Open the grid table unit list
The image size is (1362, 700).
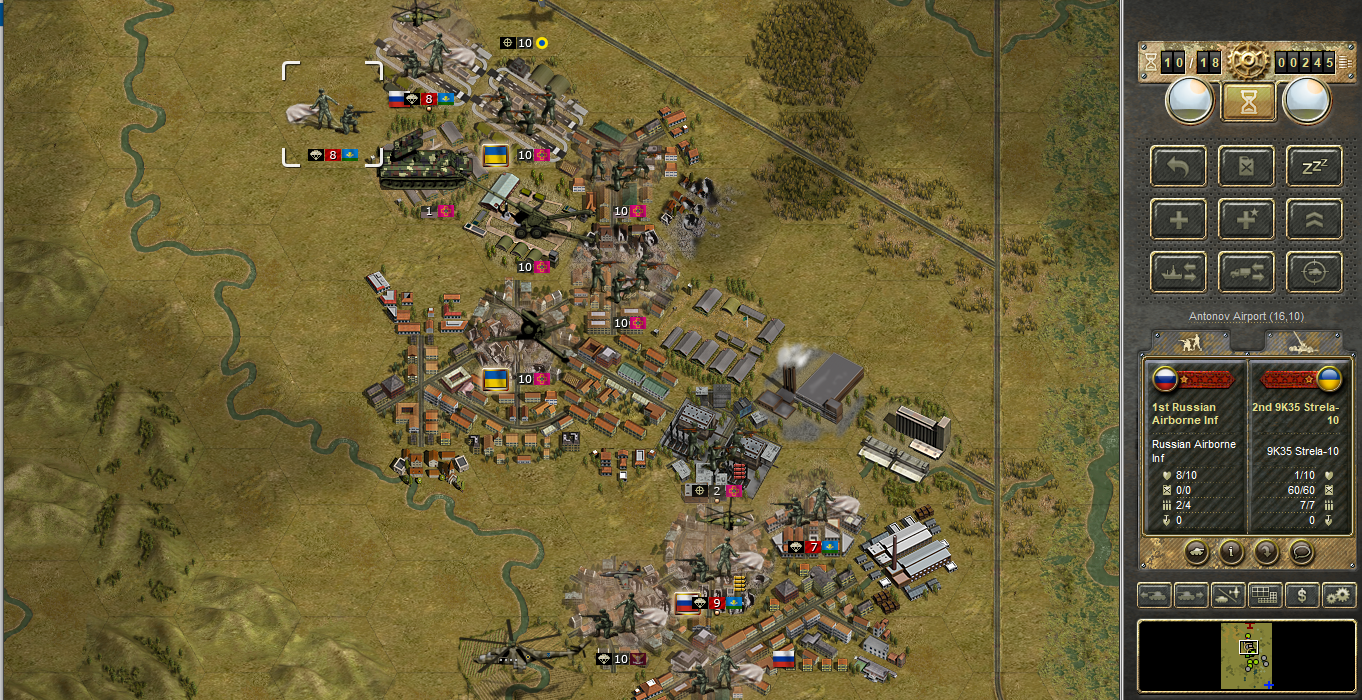pos(1265,595)
